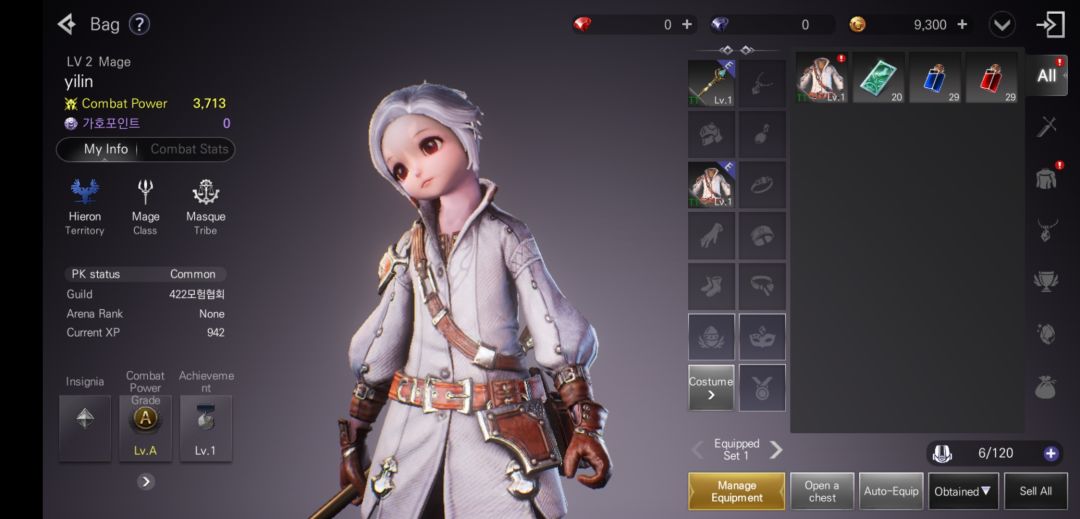This screenshot has height=519, width=1080.
Task: Choose the red potion stack
Action: pyautogui.click(x=992, y=78)
